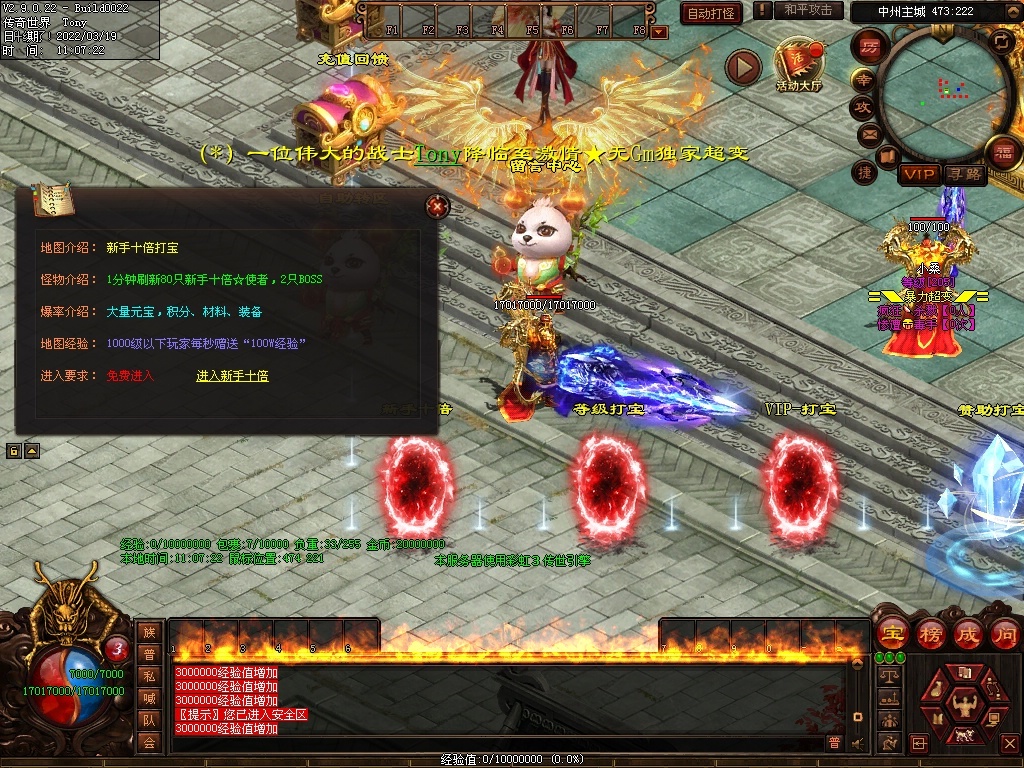Show the 榜 rankings
This screenshot has width=1024, height=768.
[x=930, y=634]
